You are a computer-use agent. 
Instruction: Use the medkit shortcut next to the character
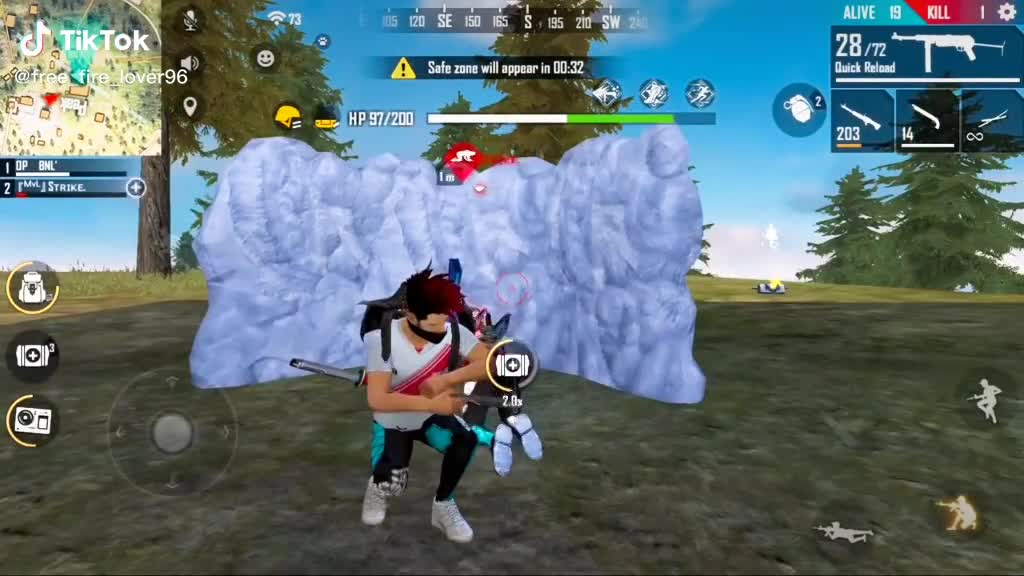pyautogui.click(x=511, y=365)
